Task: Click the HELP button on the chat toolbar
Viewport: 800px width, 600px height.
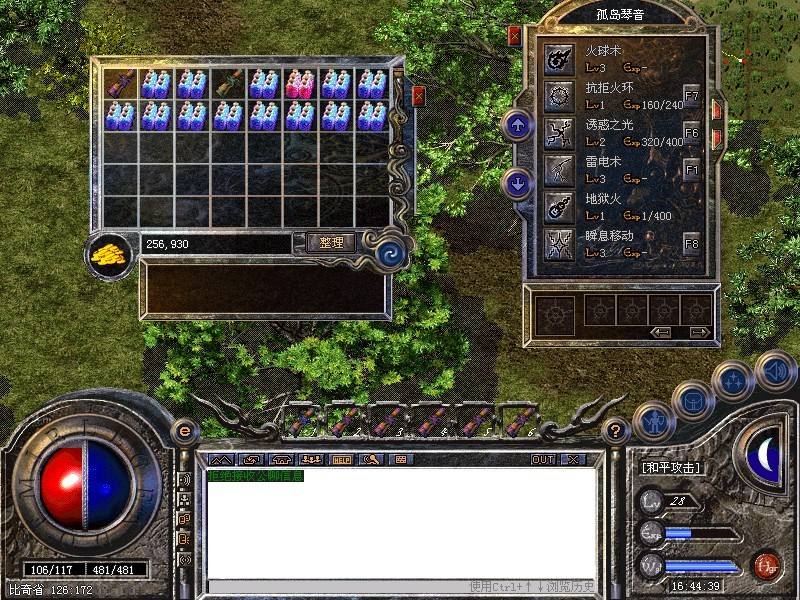Action: coord(341,460)
